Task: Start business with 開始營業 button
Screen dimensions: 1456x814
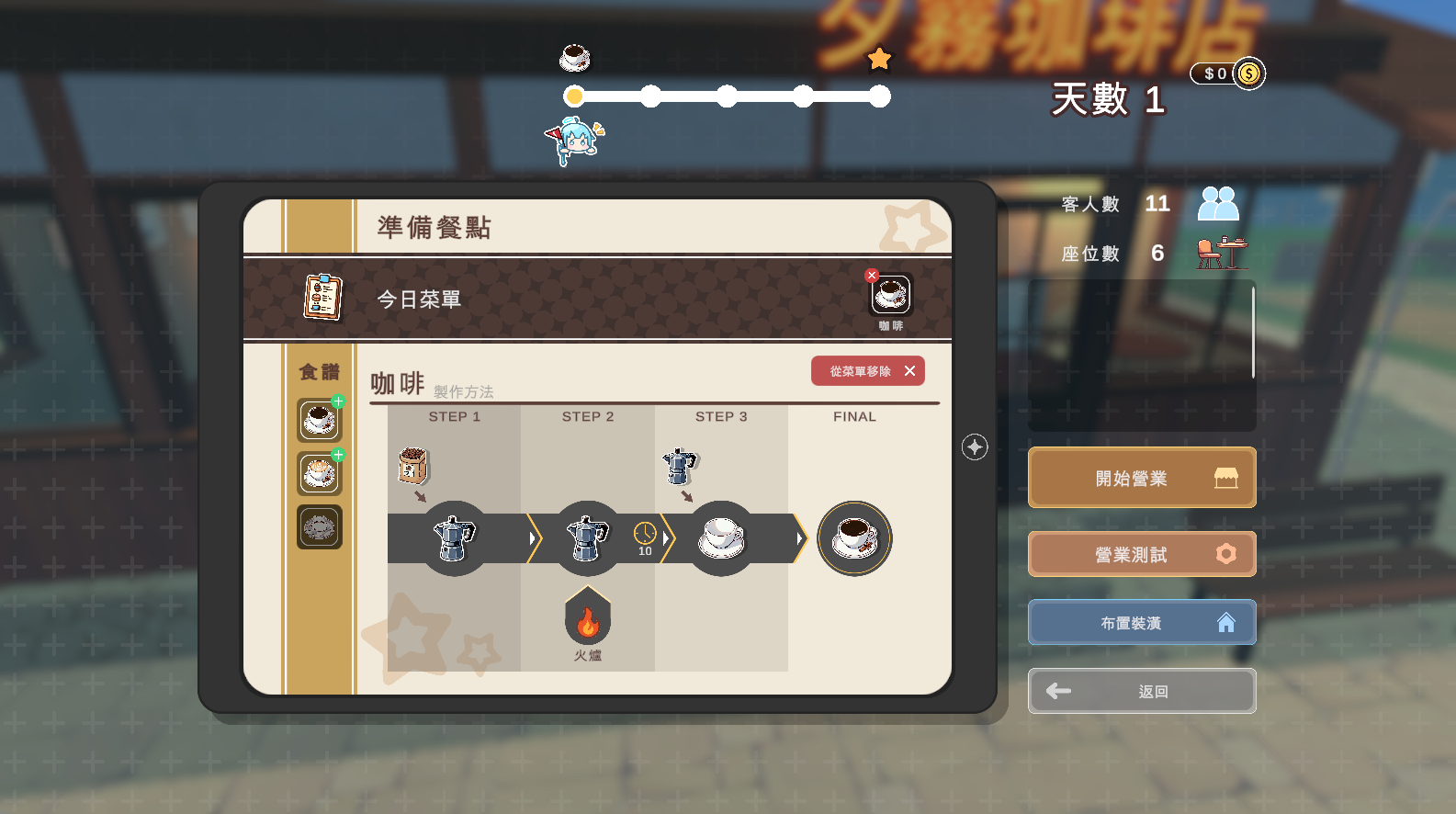Action: pos(1141,478)
